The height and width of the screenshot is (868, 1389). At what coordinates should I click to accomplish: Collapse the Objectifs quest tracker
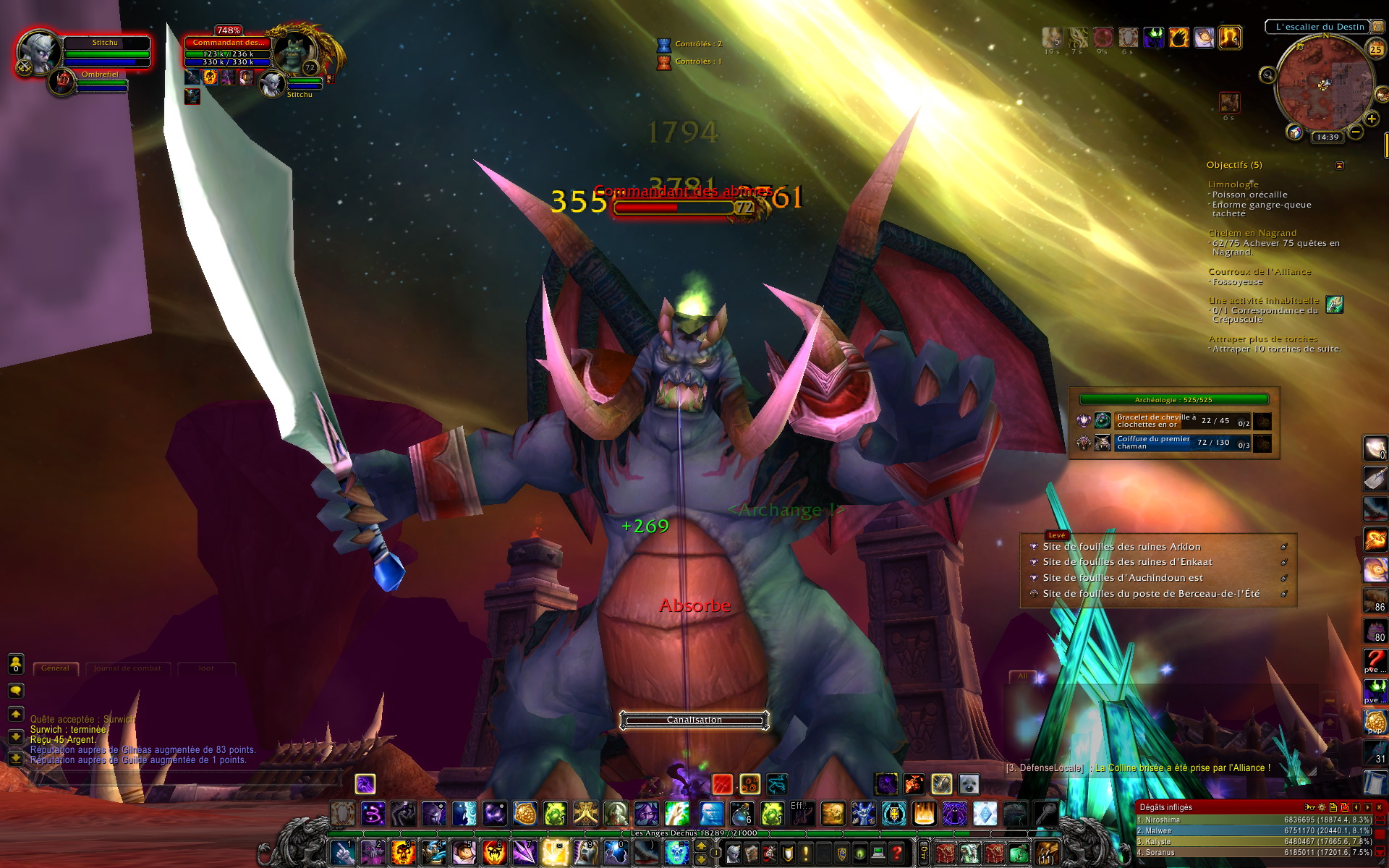(x=1339, y=166)
